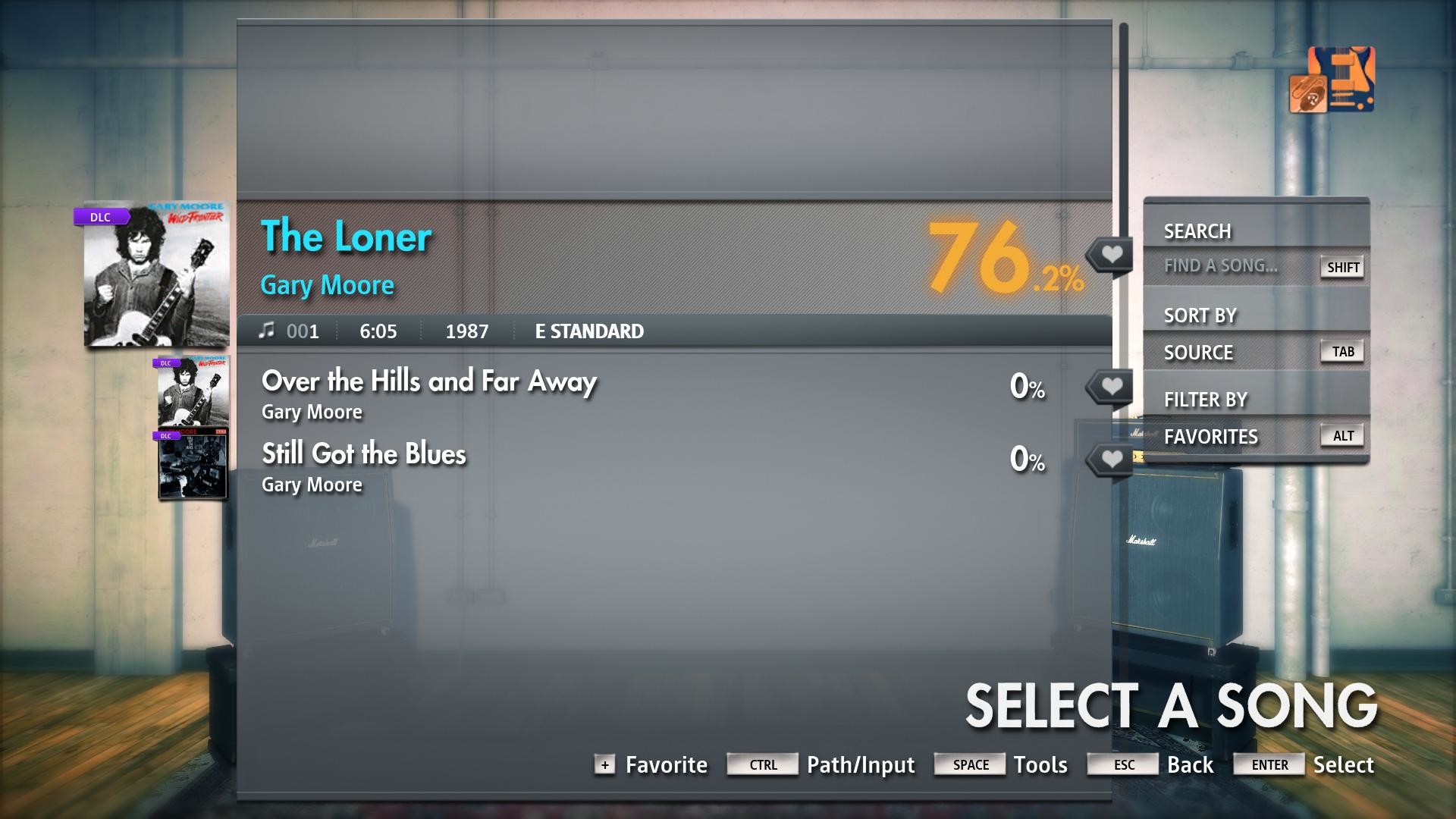Click the heart icon for Still Got the Blues
Viewport: 1456px width, 819px height.
point(1110,459)
